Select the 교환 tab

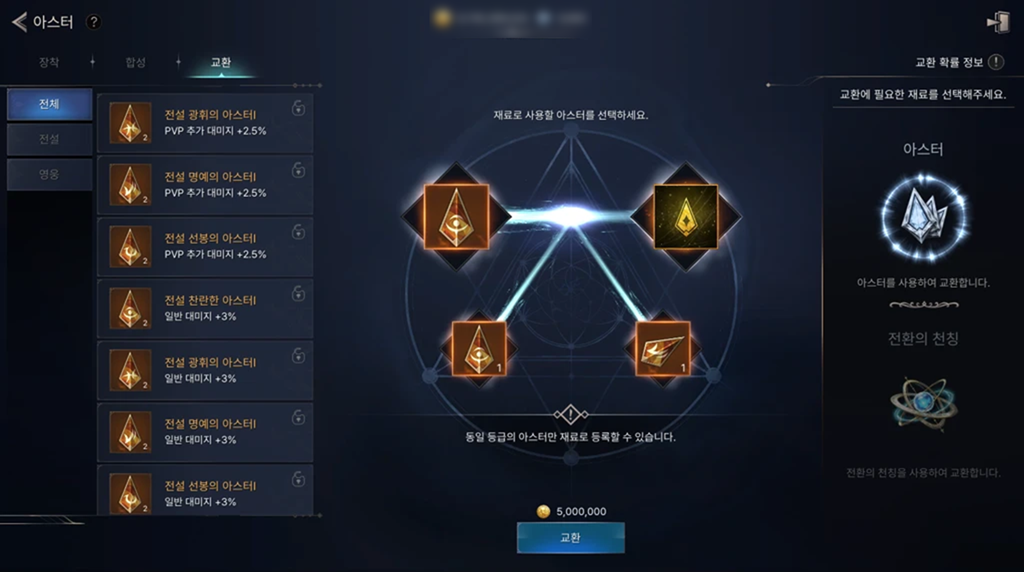221,62
